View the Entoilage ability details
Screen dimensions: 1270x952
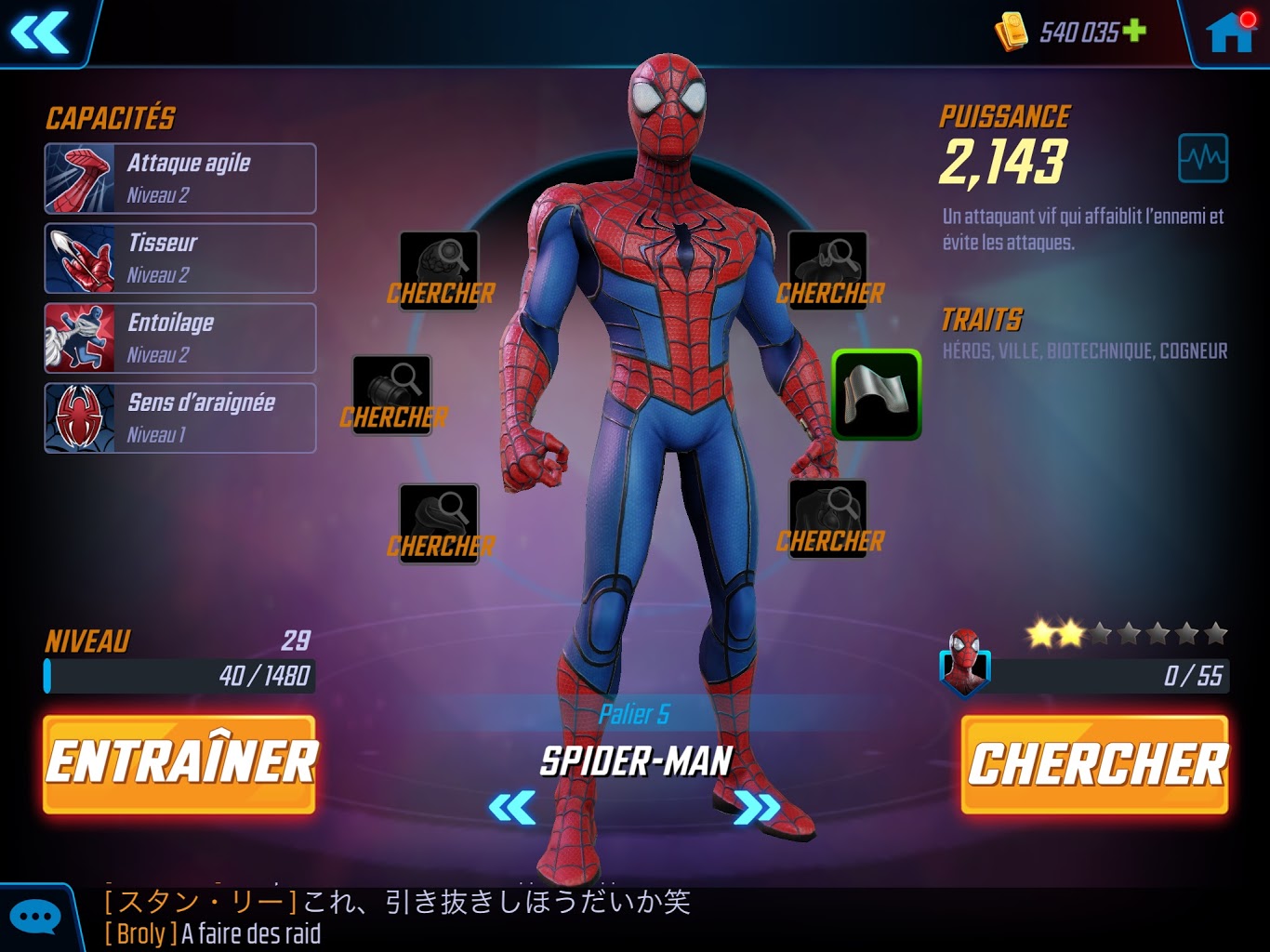click(x=180, y=338)
